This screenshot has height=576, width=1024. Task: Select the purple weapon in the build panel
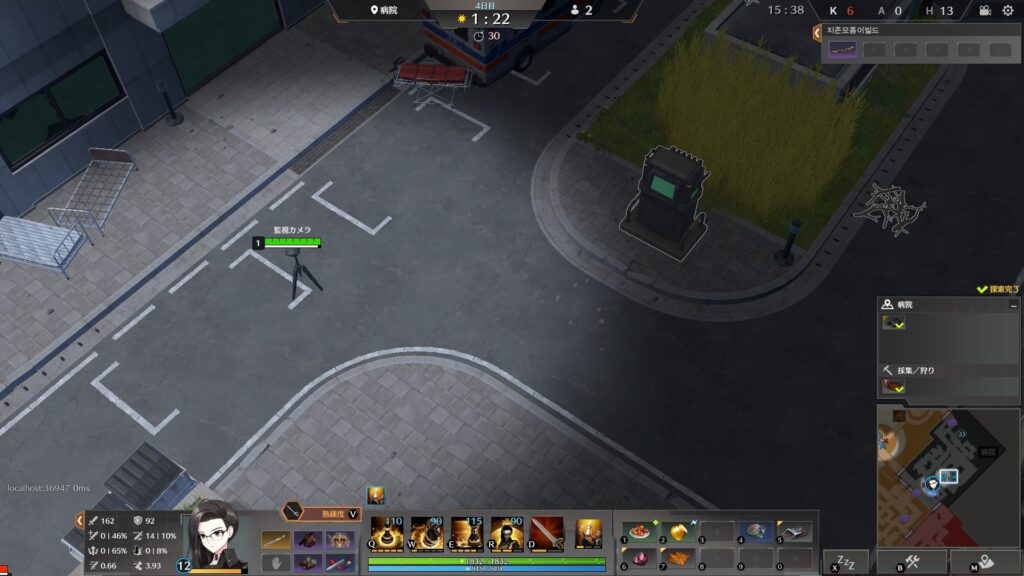[x=843, y=49]
